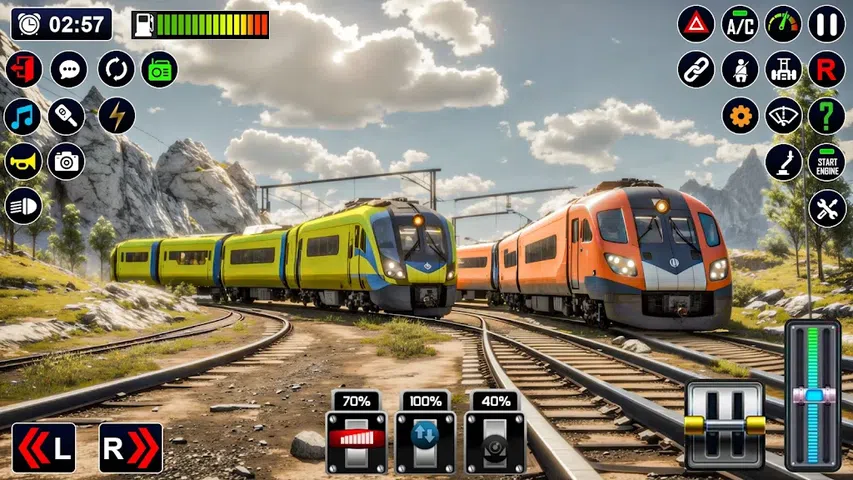
Task: Tap the red exit door icon
Action: (23, 69)
